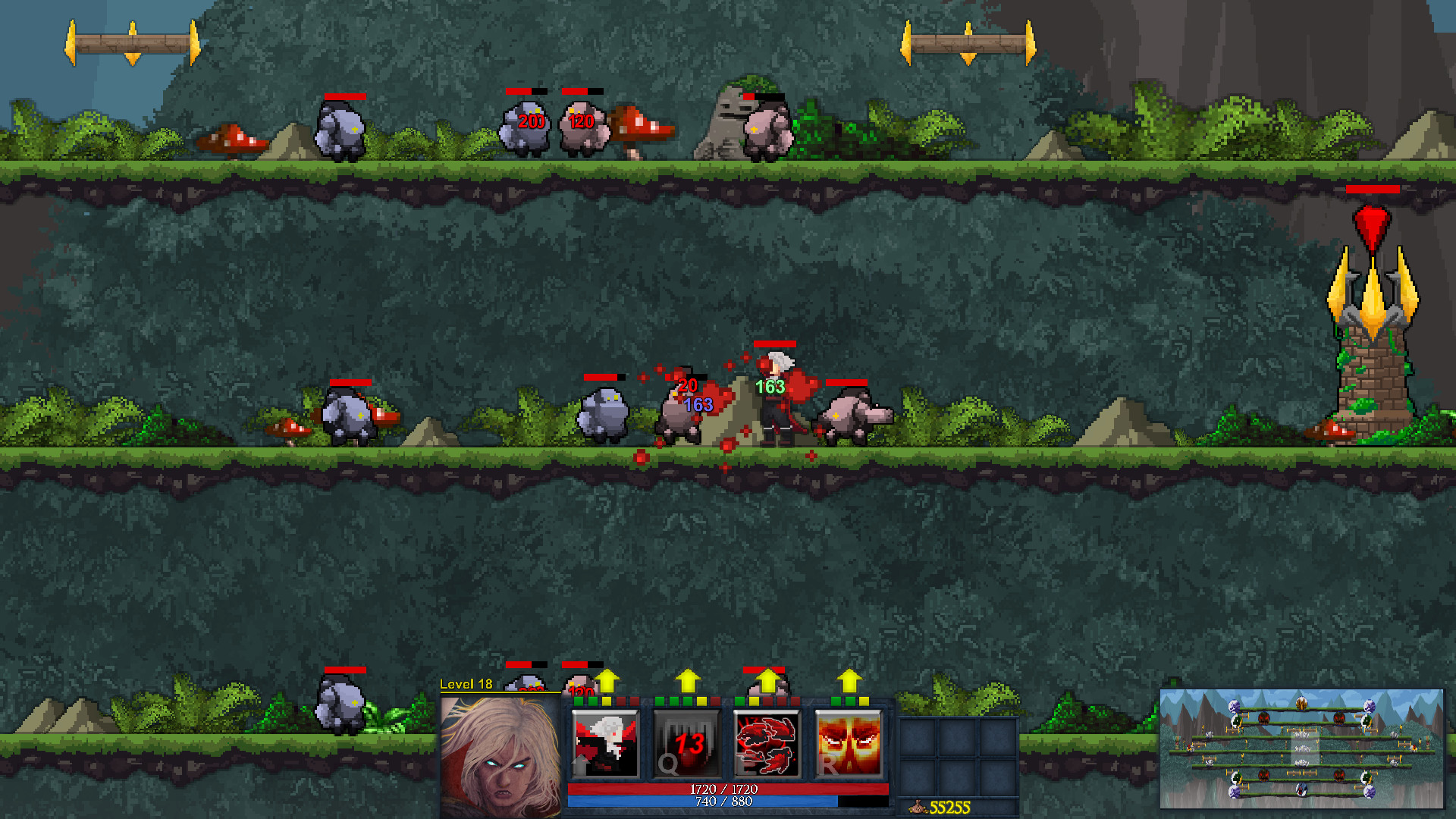Click the upgrade arrow above the Q ability
This screenshot has width=1456, height=819.
687,680
